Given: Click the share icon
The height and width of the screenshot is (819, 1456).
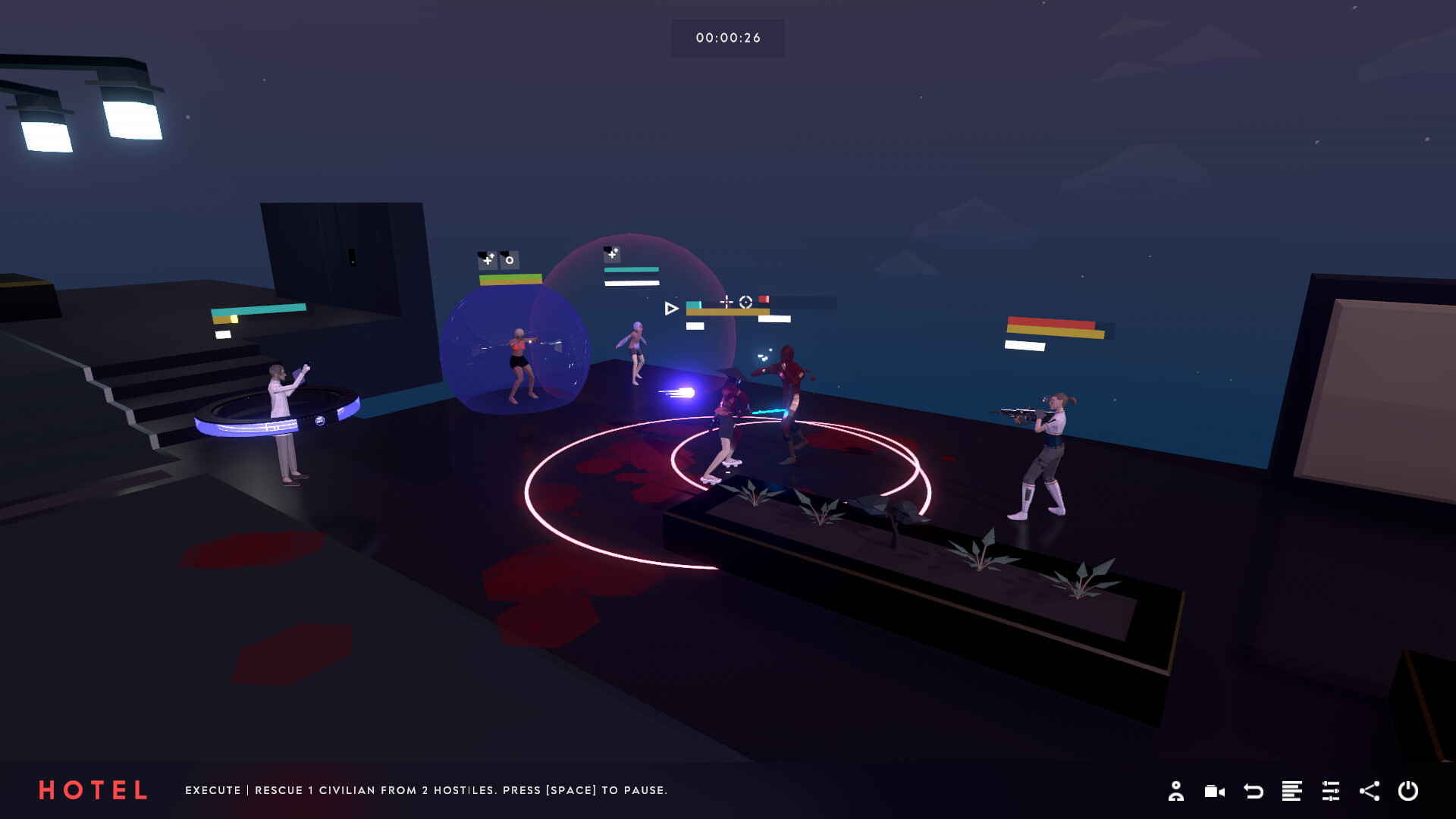Looking at the screenshot, I should (1370, 791).
